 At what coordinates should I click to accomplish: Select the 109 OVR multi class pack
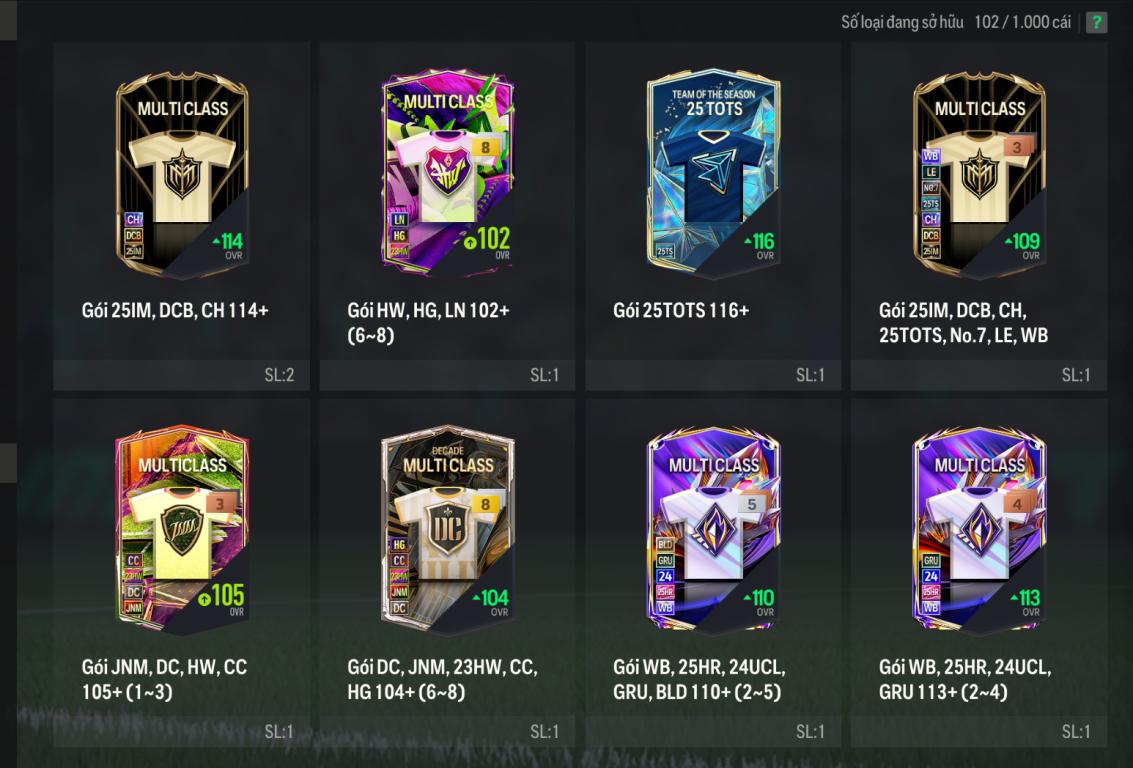(979, 175)
